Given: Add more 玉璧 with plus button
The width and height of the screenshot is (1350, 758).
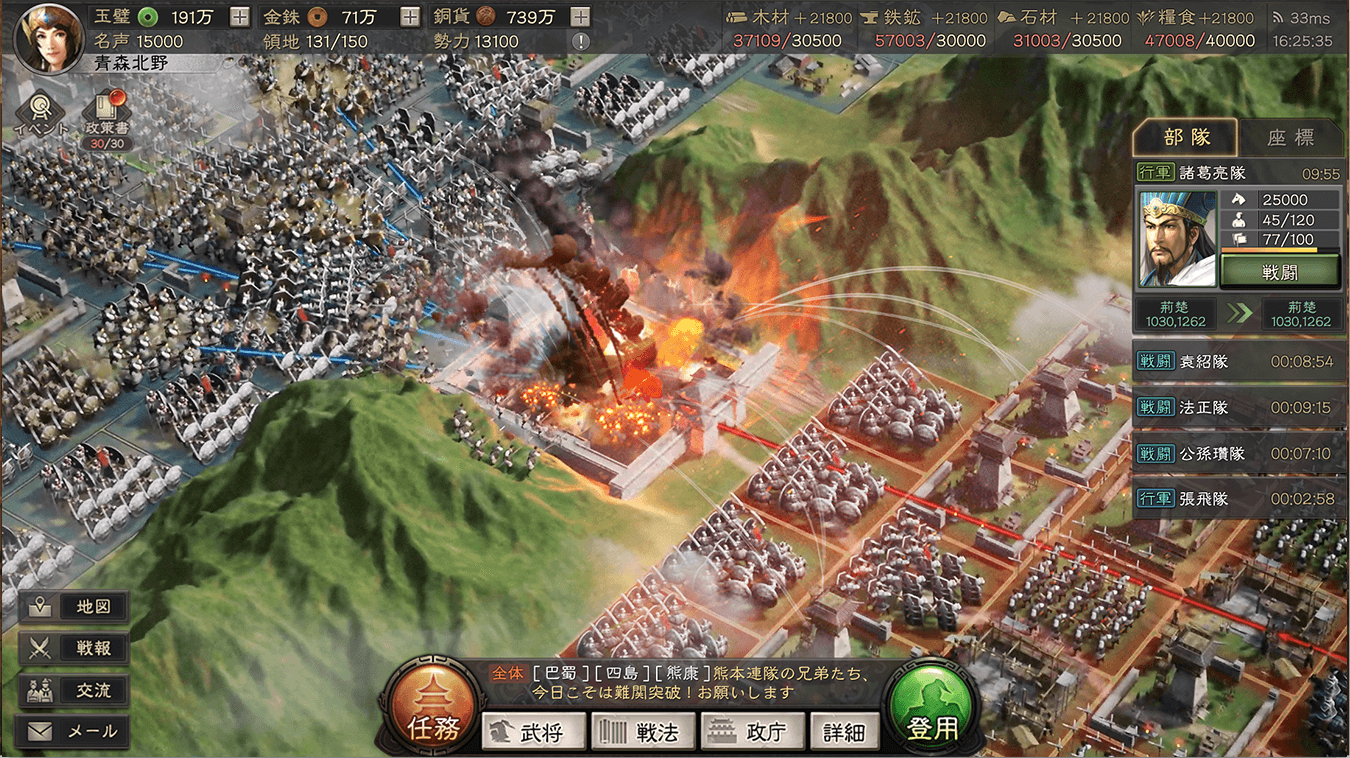Looking at the screenshot, I should [240, 17].
